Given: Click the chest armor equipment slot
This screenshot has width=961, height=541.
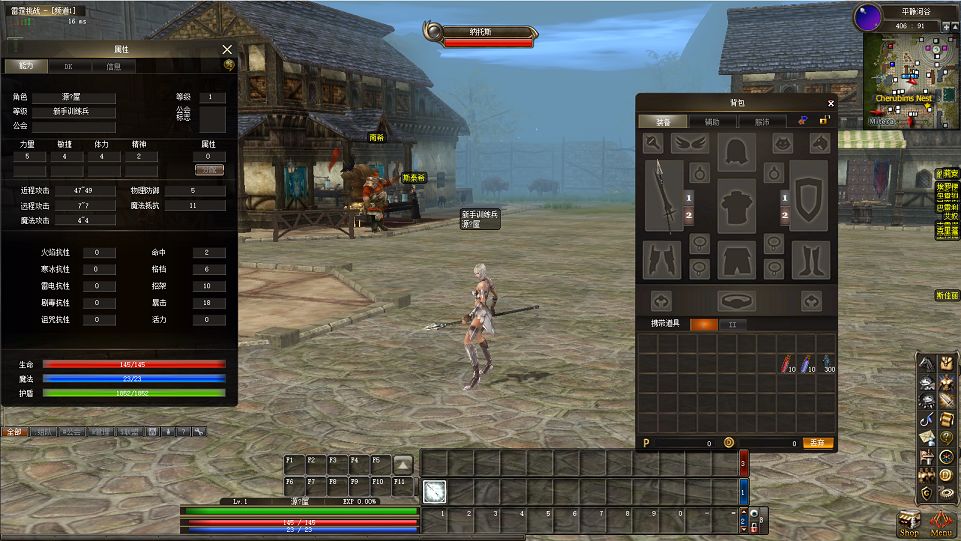Looking at the screenshot, I should pyautogui.click(x=737, y=207).
